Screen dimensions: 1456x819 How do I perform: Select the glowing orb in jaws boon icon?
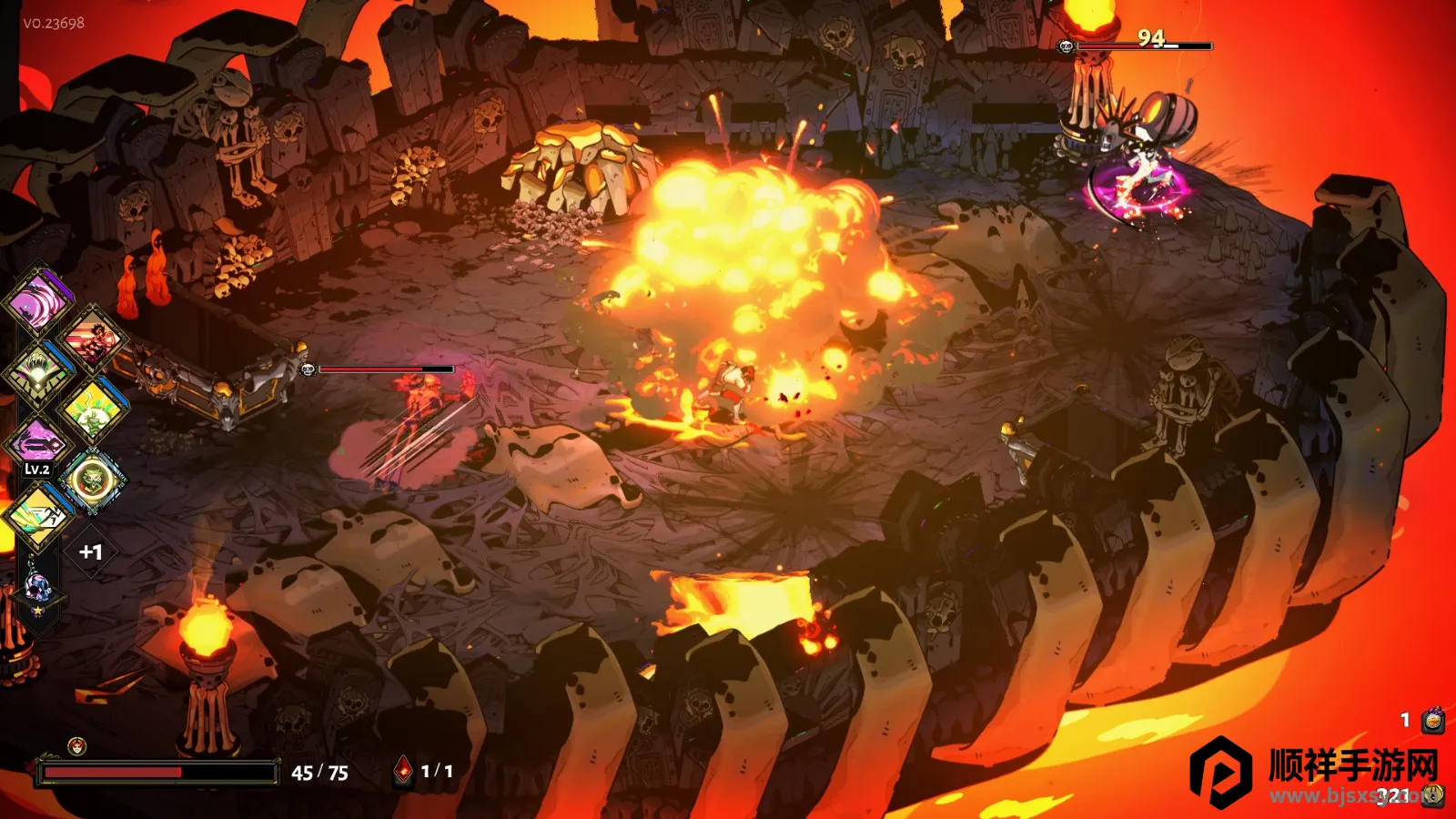(x=37, y=373)
